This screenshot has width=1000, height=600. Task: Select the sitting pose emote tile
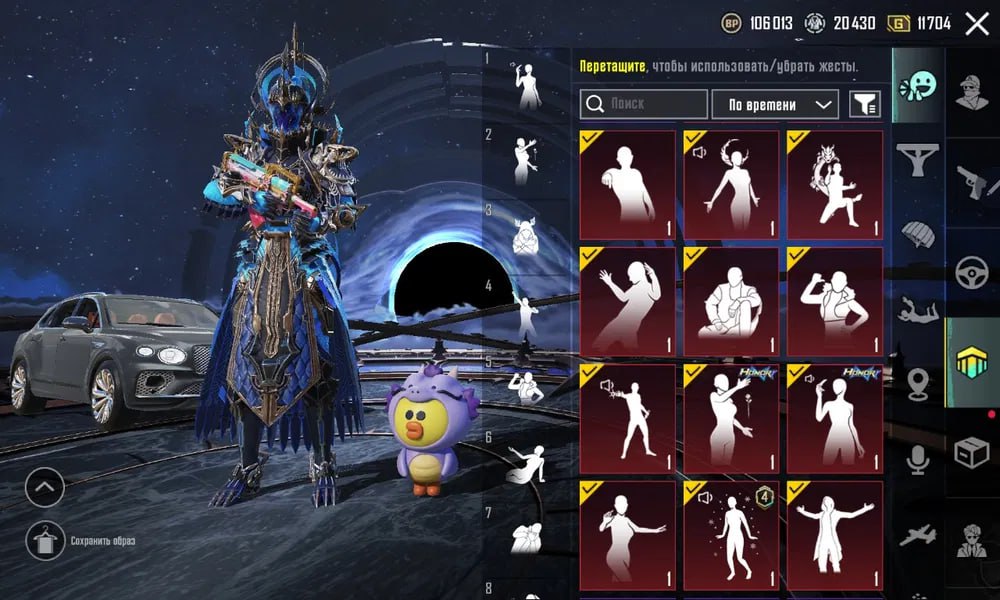[x=731, y=298]
